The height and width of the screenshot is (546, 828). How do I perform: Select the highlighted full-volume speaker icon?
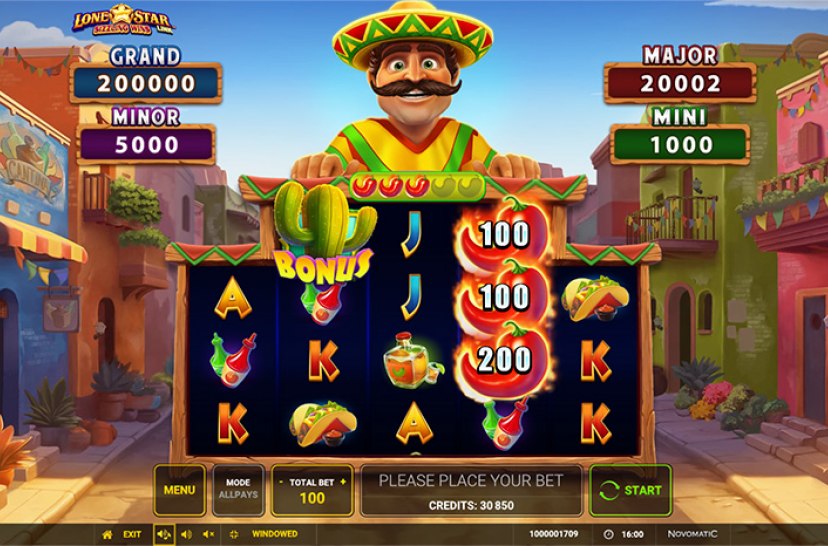click(163, 535)
